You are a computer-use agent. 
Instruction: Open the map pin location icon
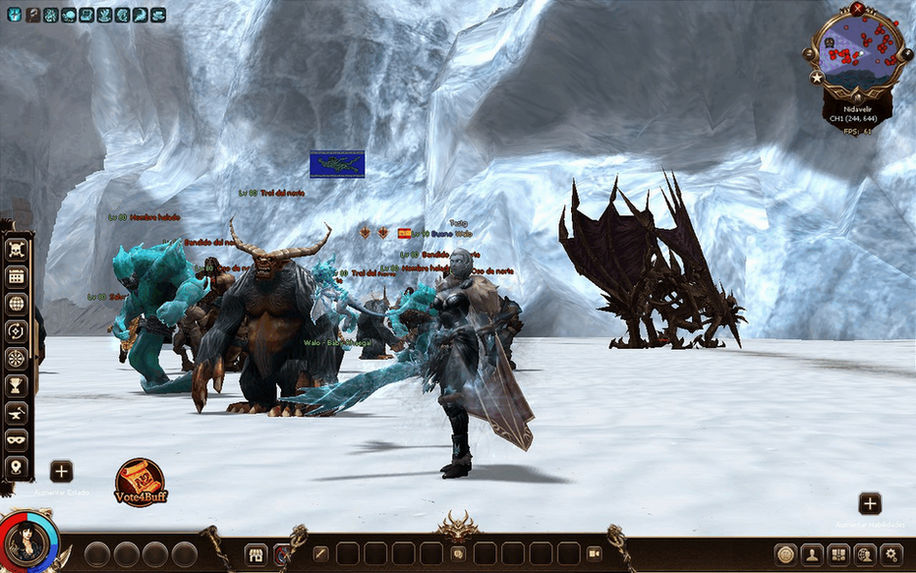tap(16, 466)
